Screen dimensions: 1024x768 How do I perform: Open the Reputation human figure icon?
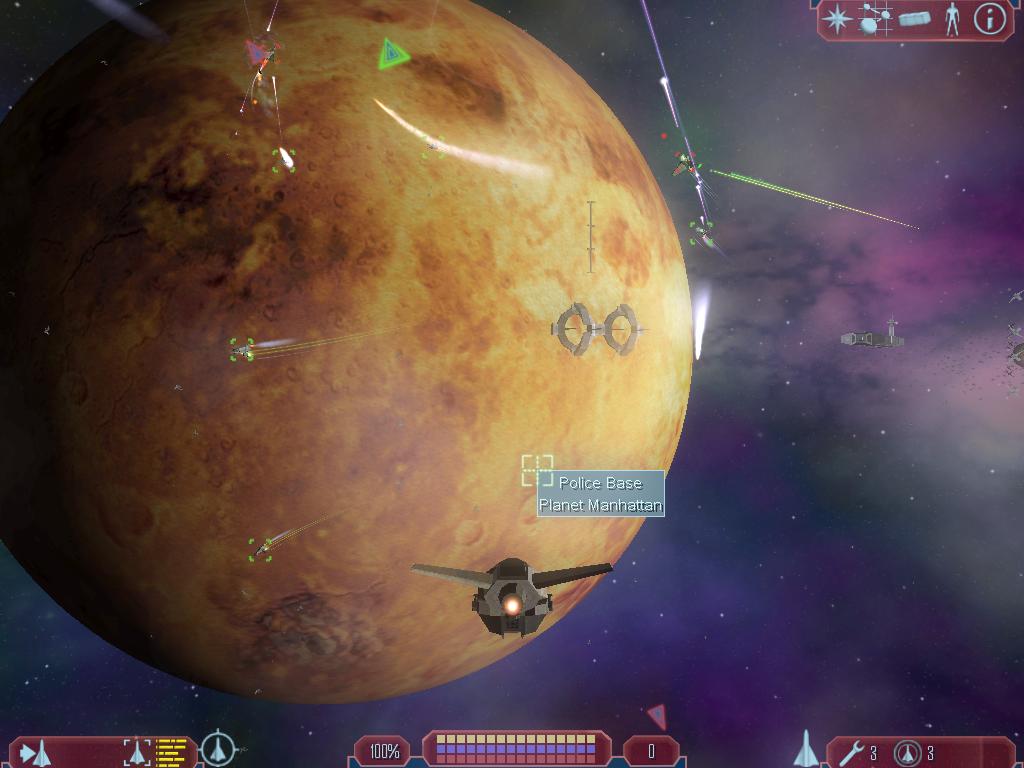[952, 19]
